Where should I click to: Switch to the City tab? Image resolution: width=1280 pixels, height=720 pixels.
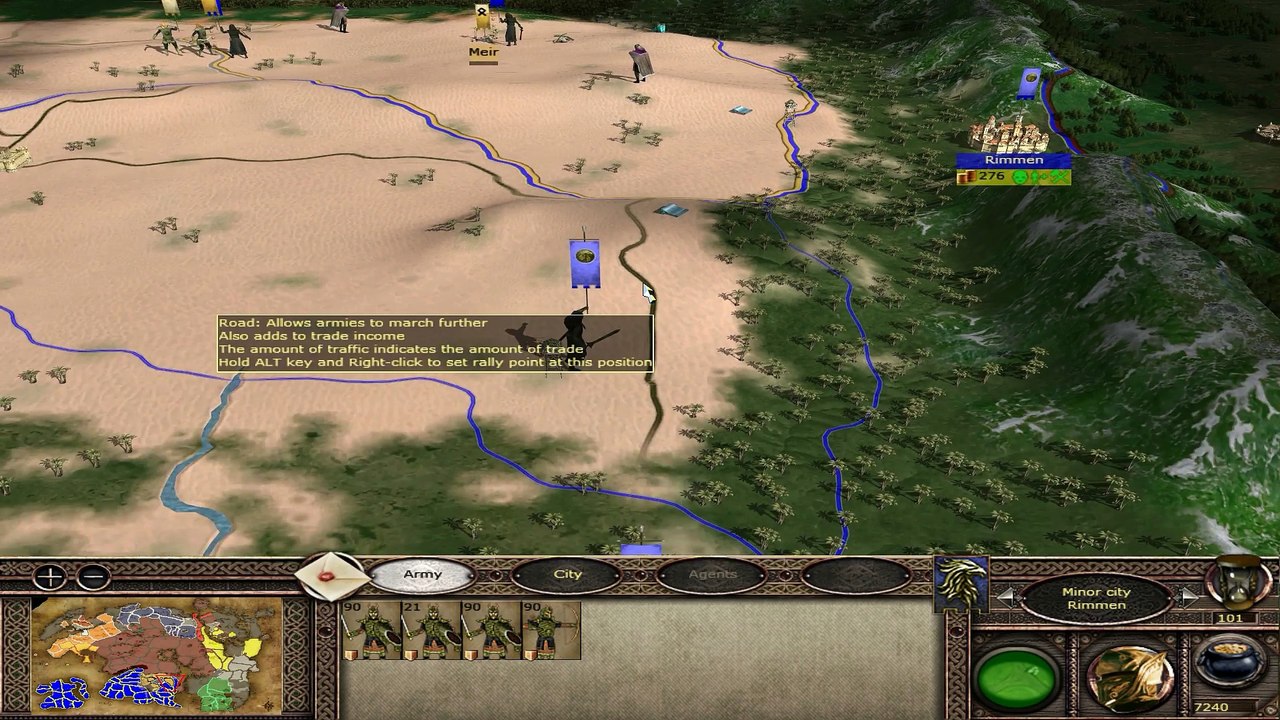coord(567,575)
